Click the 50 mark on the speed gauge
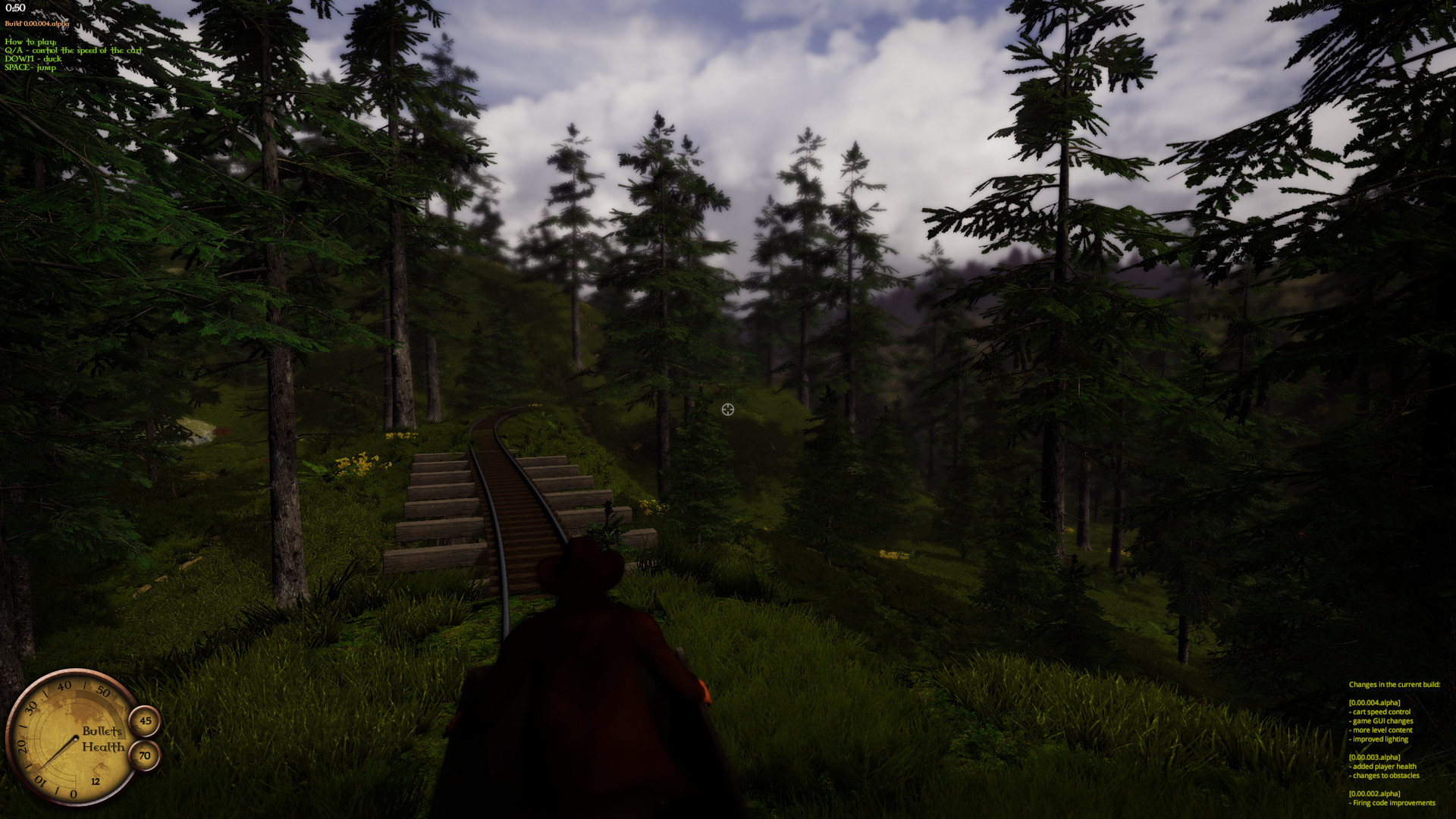 [102, 690]
